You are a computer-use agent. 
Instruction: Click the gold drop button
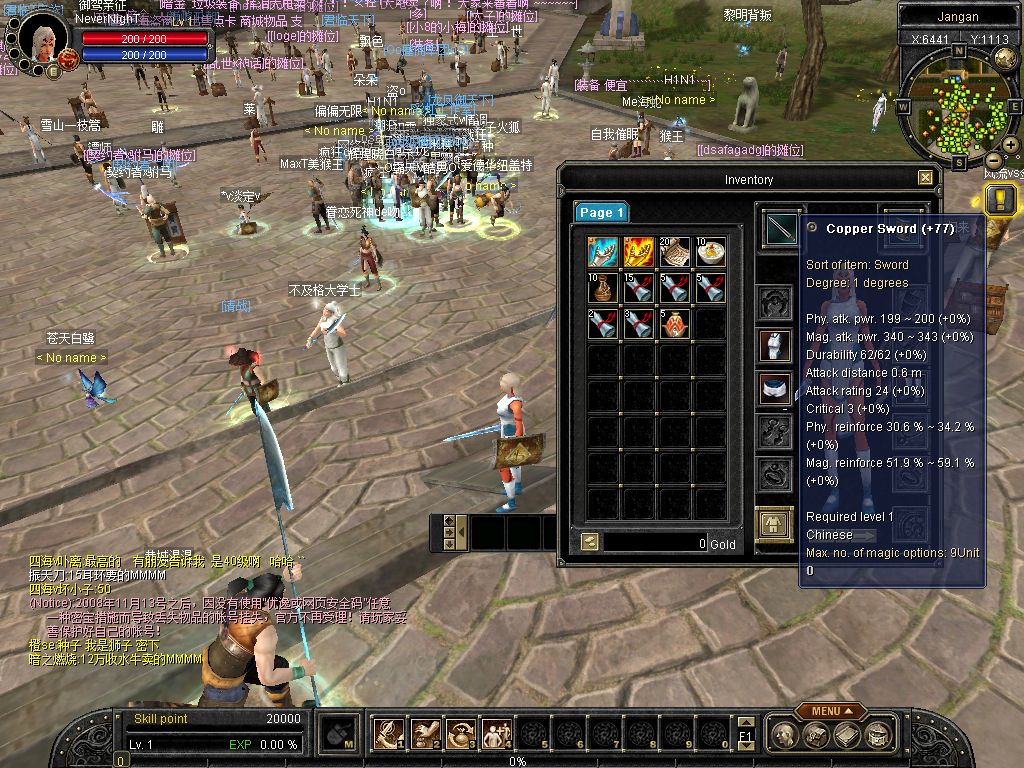click(x=590, y=542)
